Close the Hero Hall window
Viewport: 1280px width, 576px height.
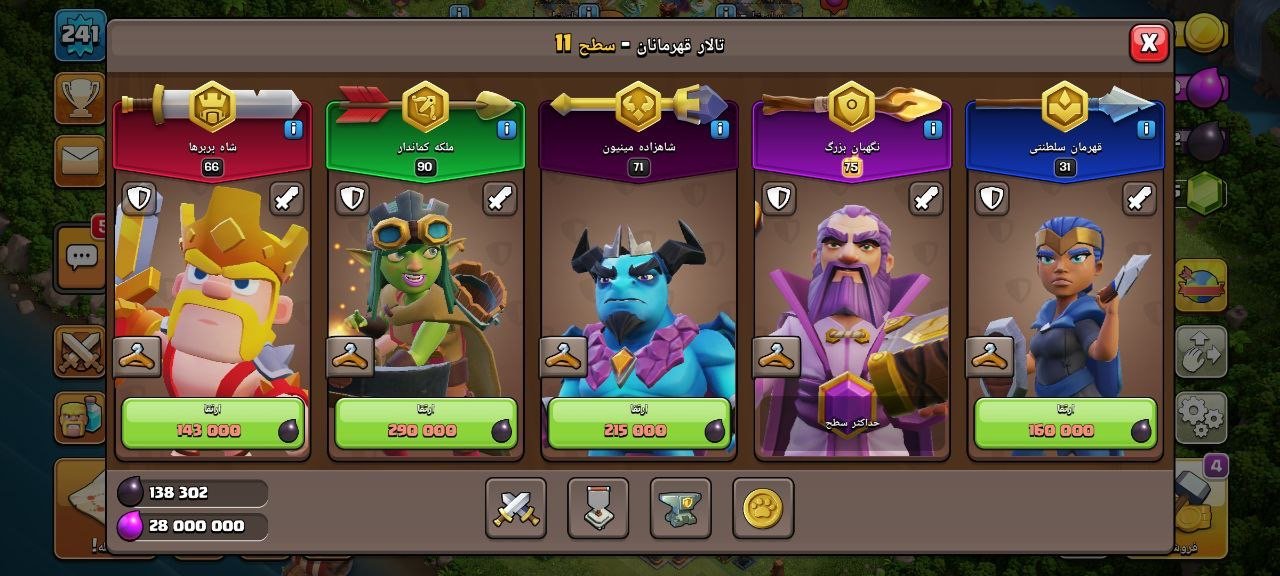pos(1149,43)
